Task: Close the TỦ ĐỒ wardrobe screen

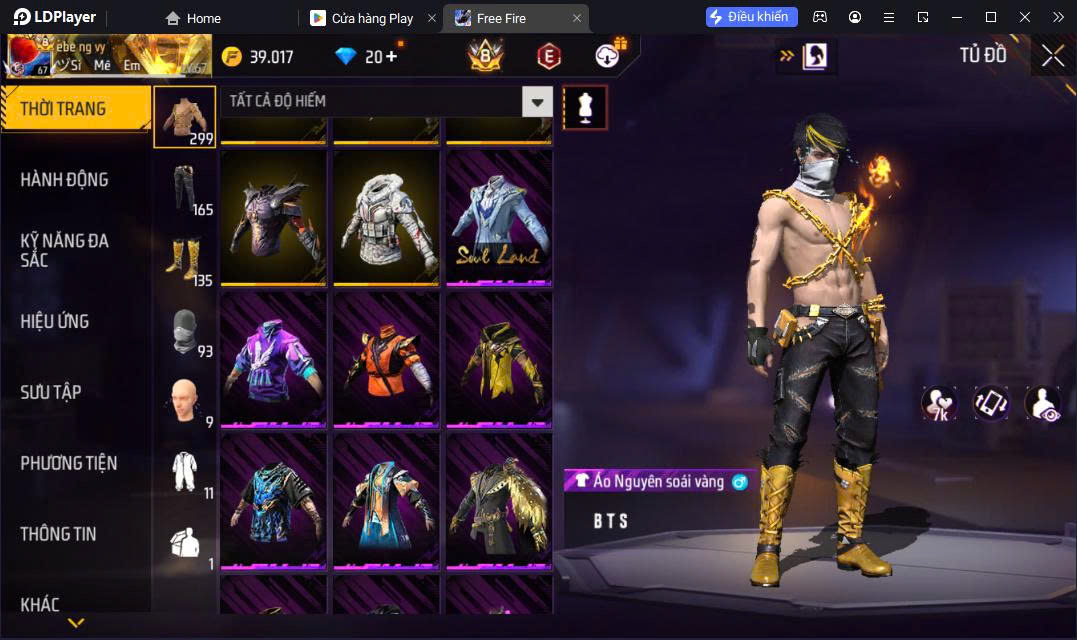Action: coord(1052,56)
